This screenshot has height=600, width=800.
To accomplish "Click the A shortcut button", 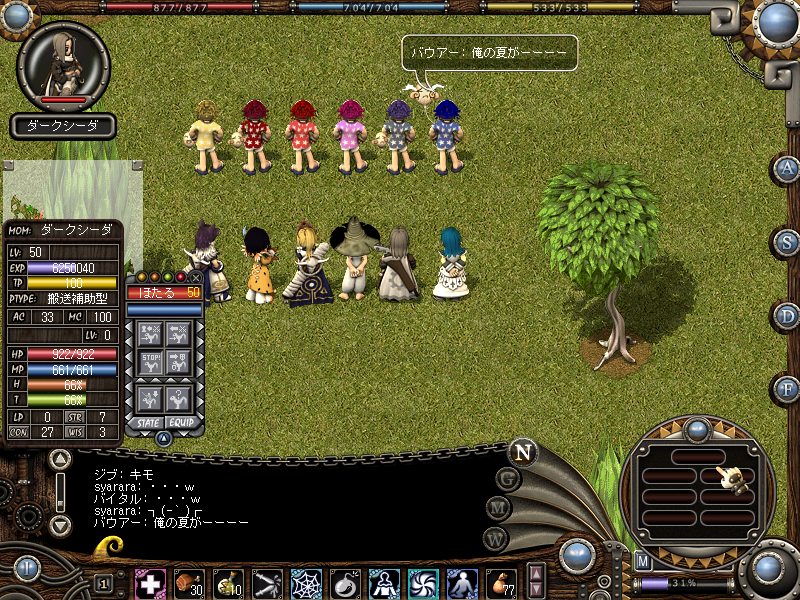I will pos(788,168).
